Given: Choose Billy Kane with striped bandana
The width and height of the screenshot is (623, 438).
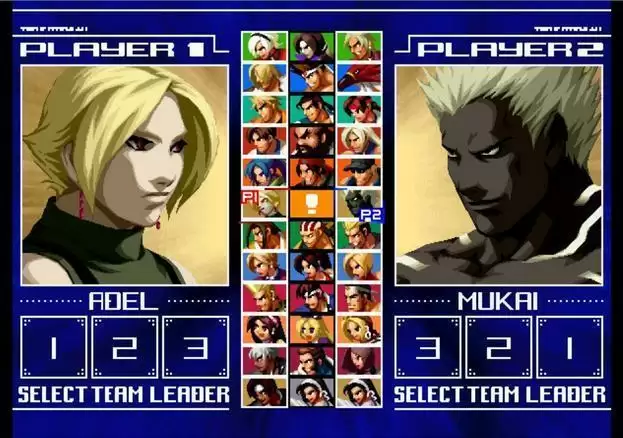Looking at the screenshot, I should 310,235.
